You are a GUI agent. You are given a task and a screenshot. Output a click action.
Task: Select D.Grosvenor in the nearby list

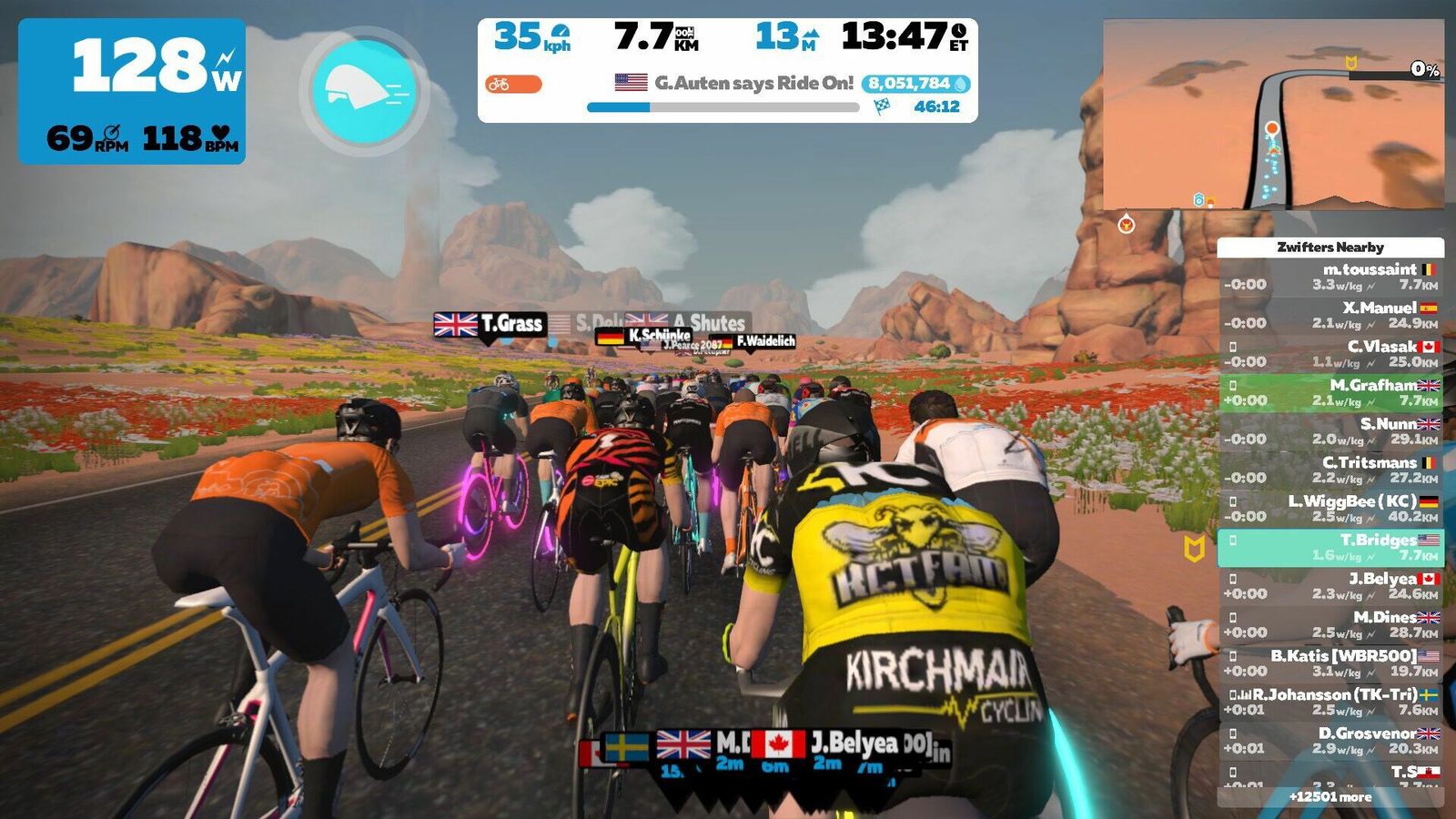tap(1330, 741)
